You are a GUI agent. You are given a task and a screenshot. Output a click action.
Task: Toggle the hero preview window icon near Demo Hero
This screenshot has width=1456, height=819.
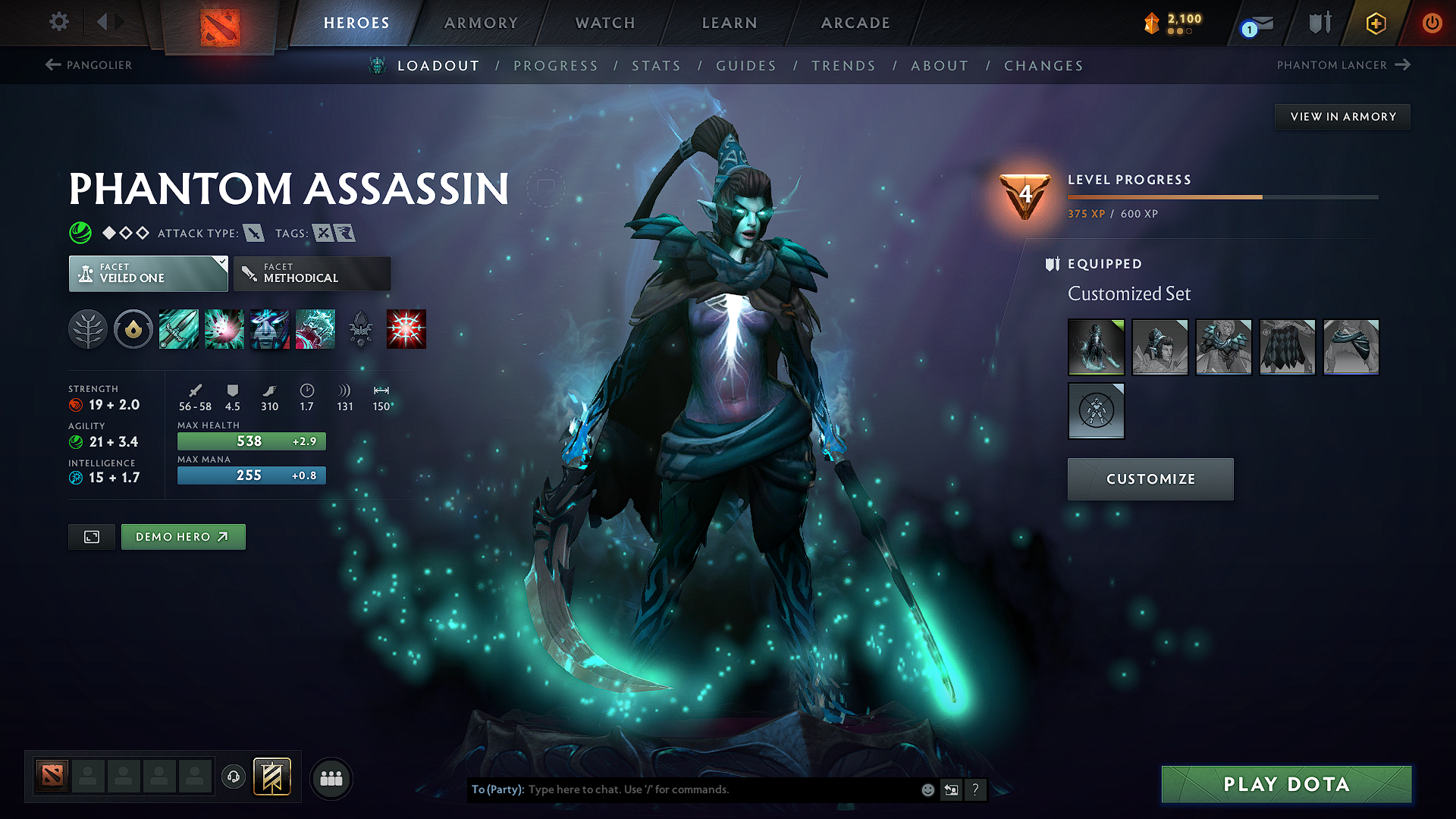(x=91, y=536)
